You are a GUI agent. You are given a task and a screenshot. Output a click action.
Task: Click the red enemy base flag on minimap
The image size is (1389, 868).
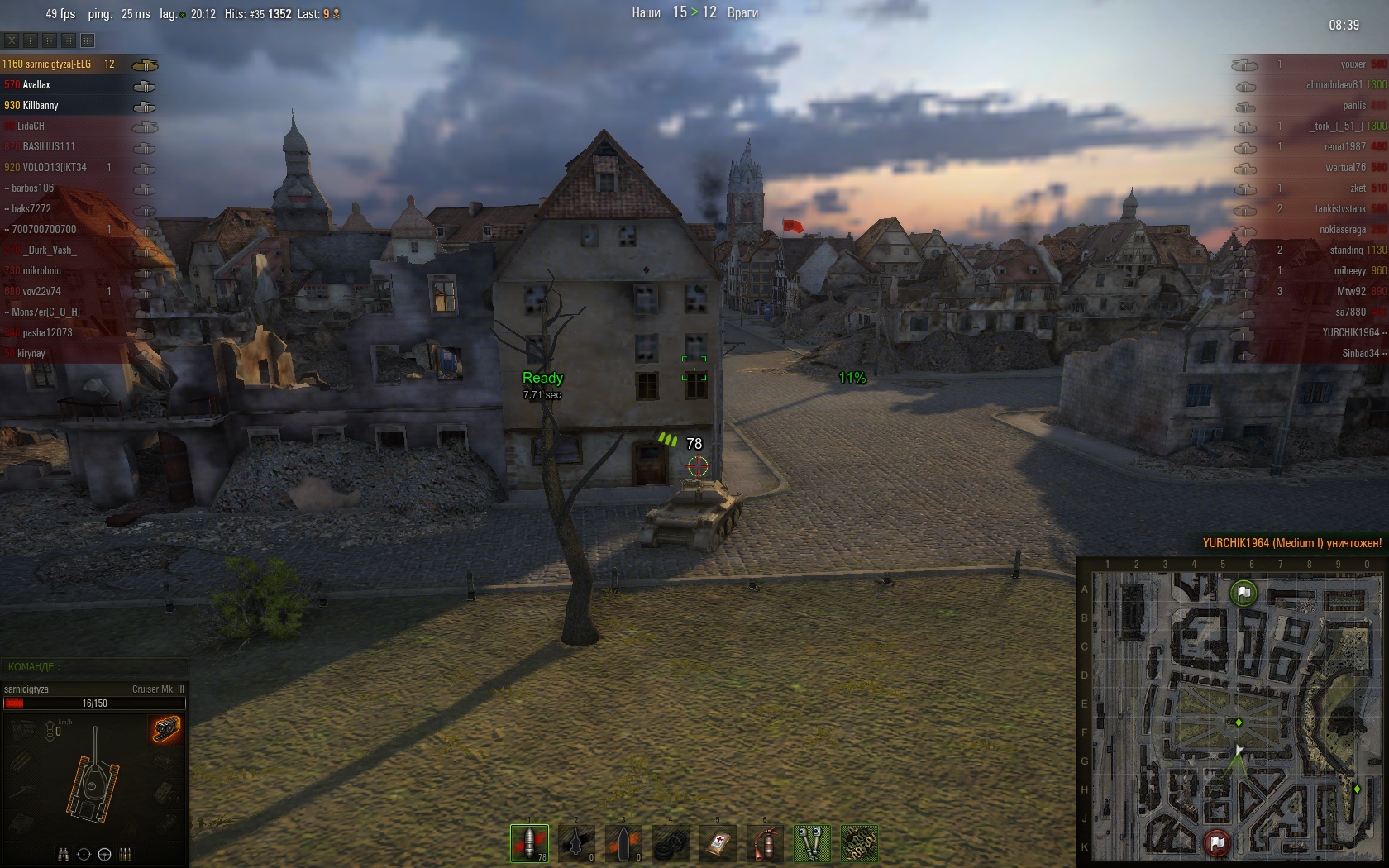1216,843
